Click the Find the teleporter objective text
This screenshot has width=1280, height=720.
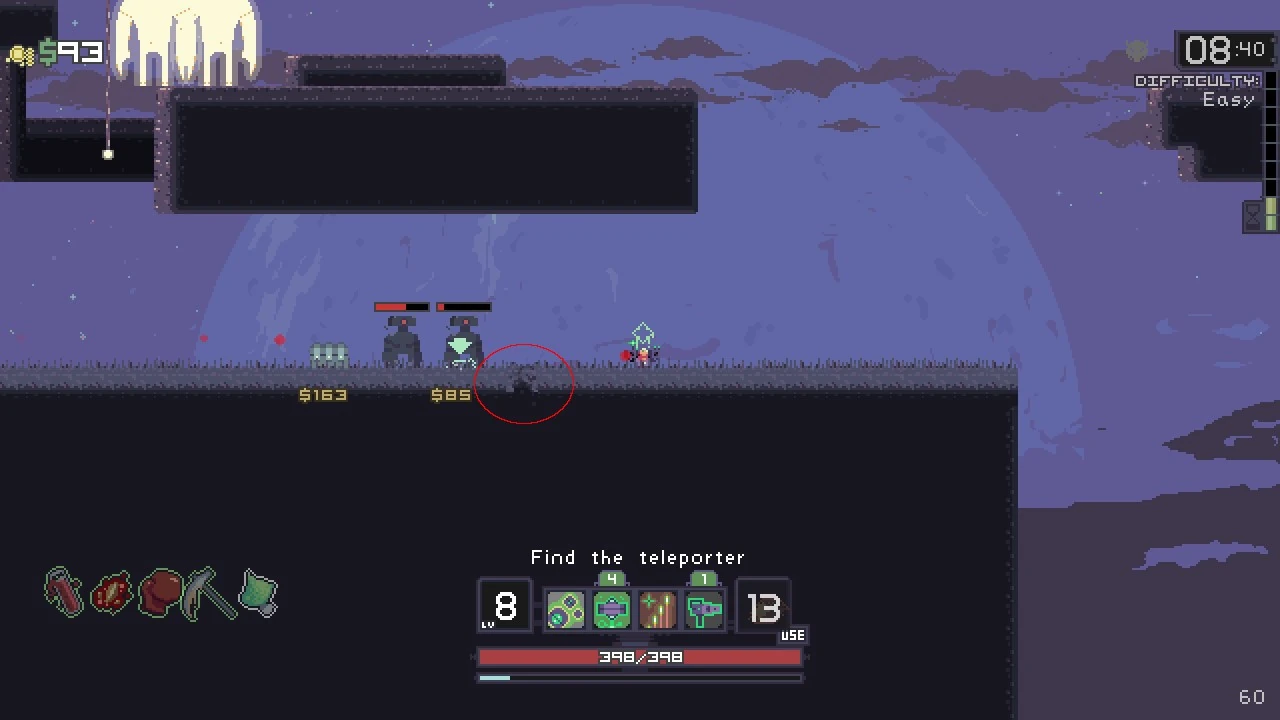tap(638, 557)
